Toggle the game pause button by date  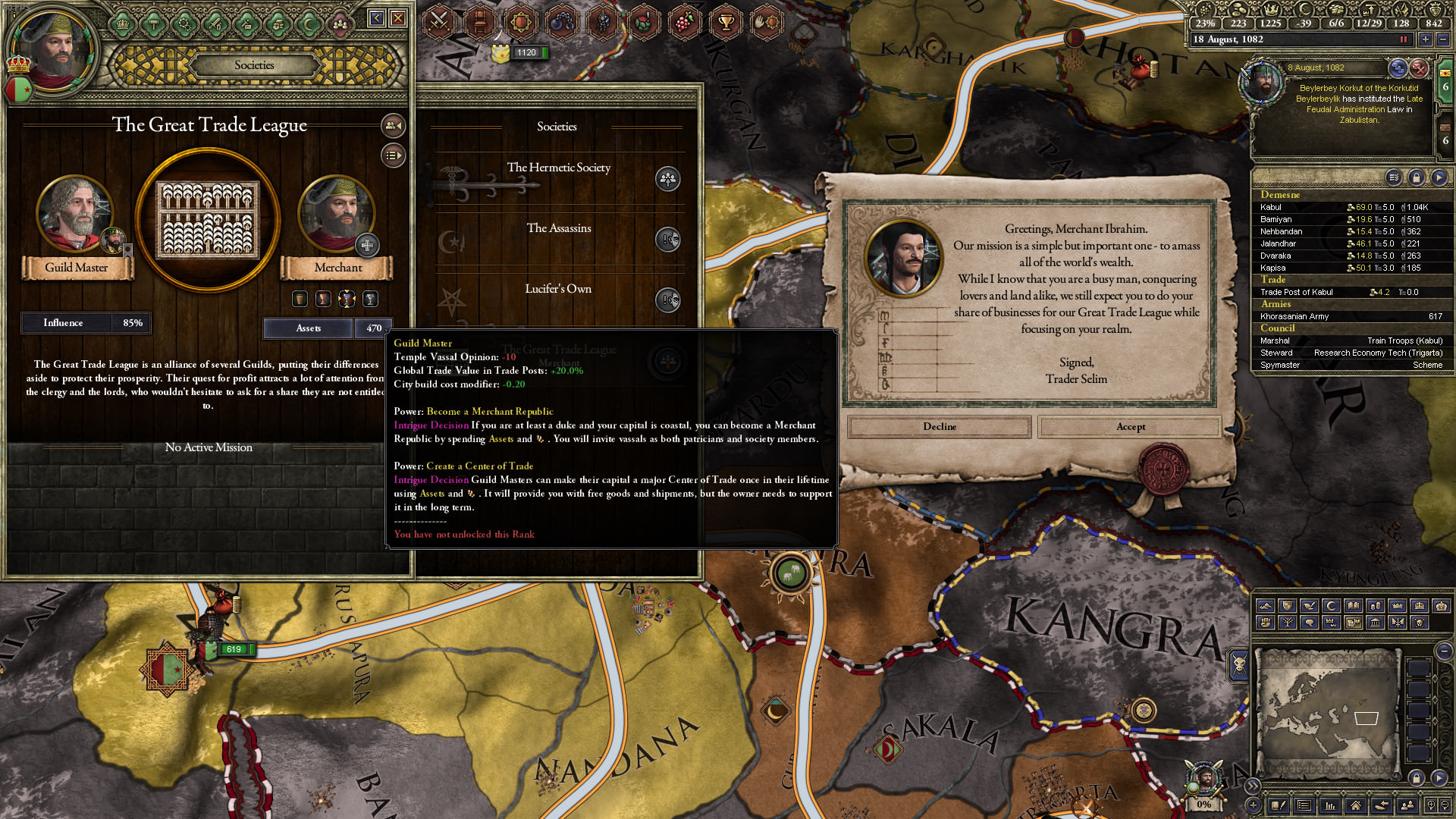[1404, 39]
